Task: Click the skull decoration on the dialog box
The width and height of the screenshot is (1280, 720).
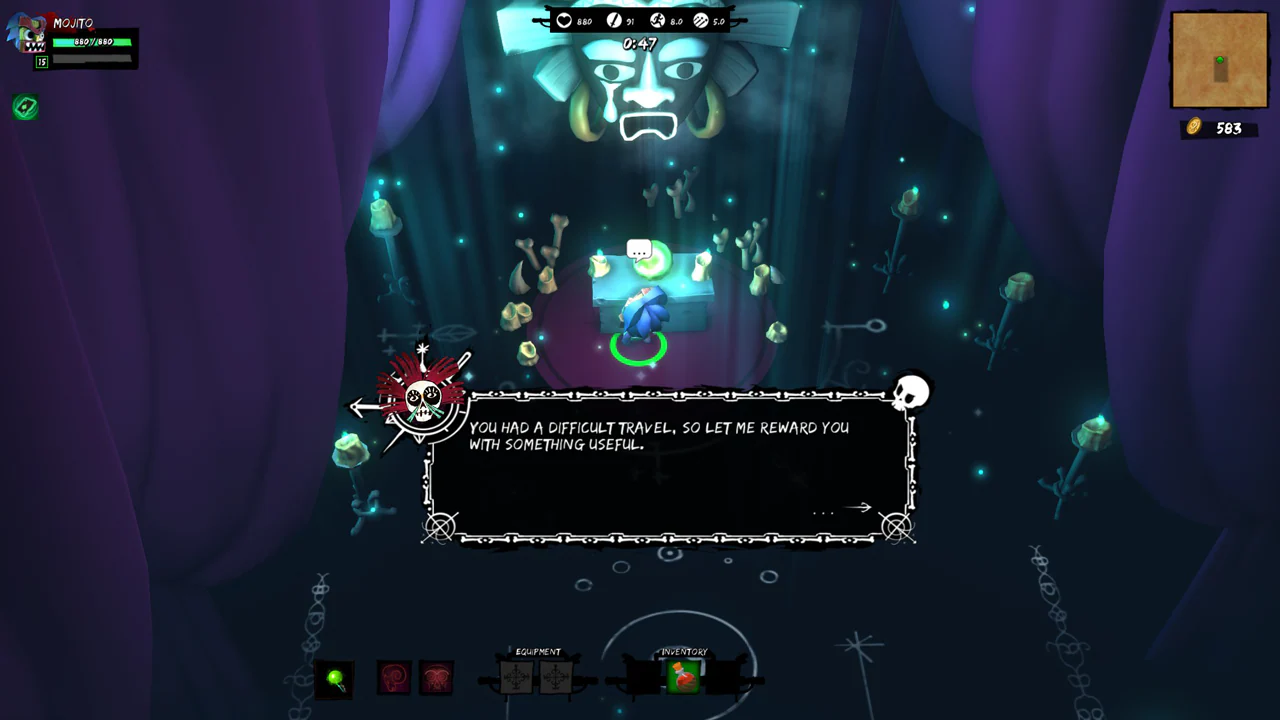Action: pyautogui.click(x=910, y=392)
